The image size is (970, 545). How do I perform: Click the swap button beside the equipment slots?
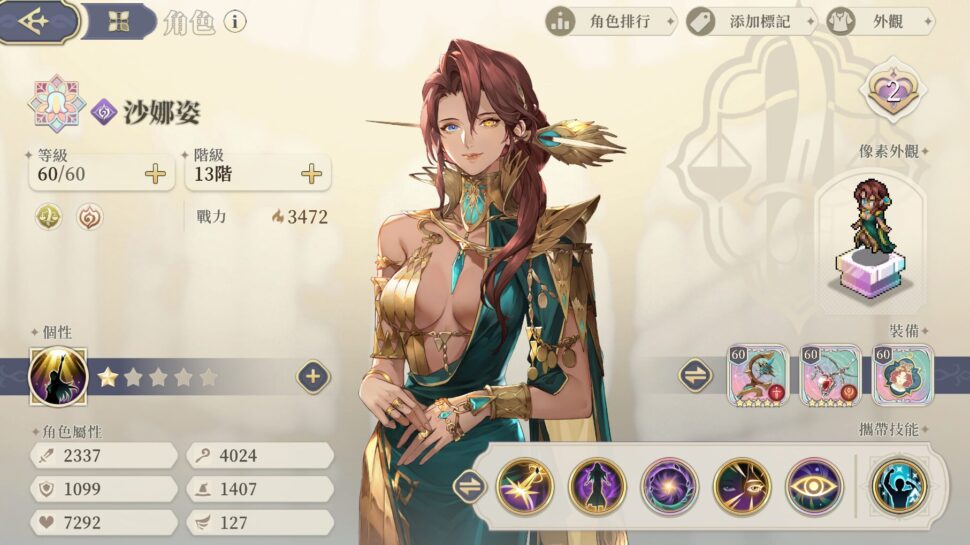point(695,376)
